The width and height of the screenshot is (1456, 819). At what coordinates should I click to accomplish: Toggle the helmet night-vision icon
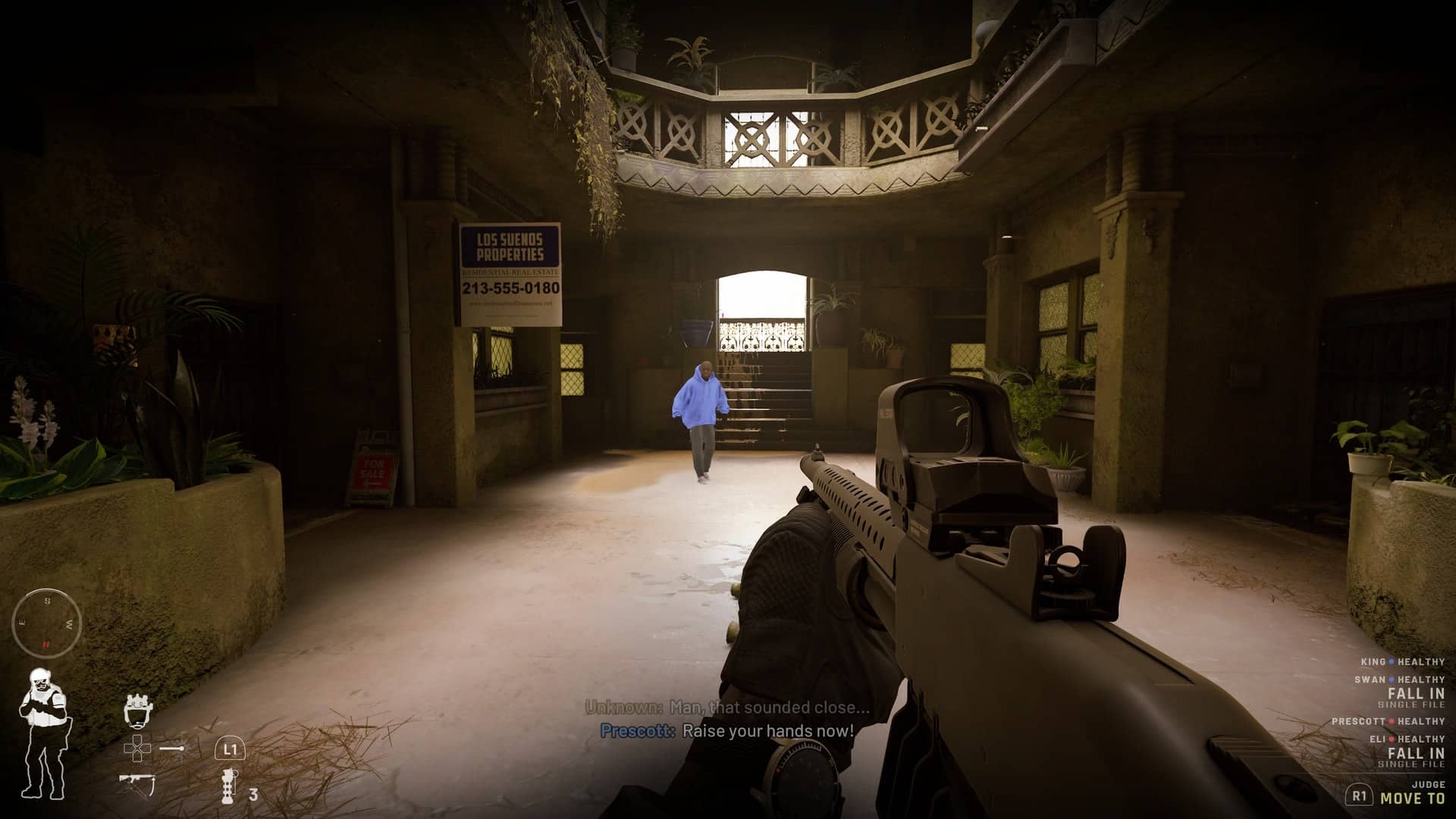pos(136,710)
